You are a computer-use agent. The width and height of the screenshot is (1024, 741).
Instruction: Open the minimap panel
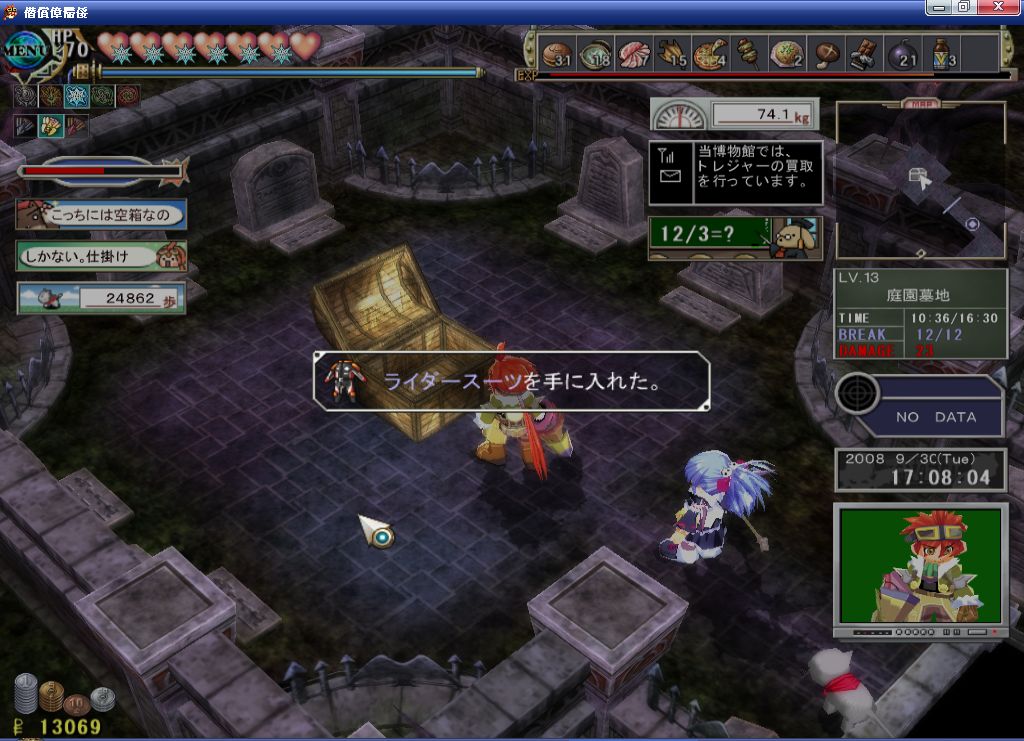920,180
